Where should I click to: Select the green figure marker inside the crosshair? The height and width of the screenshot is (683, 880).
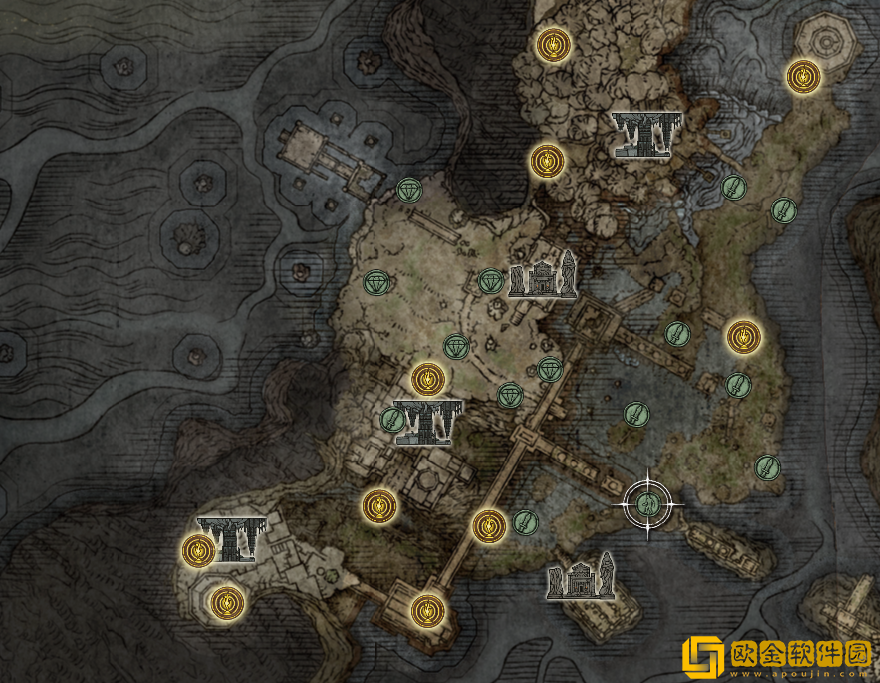(x=648, y=503)
